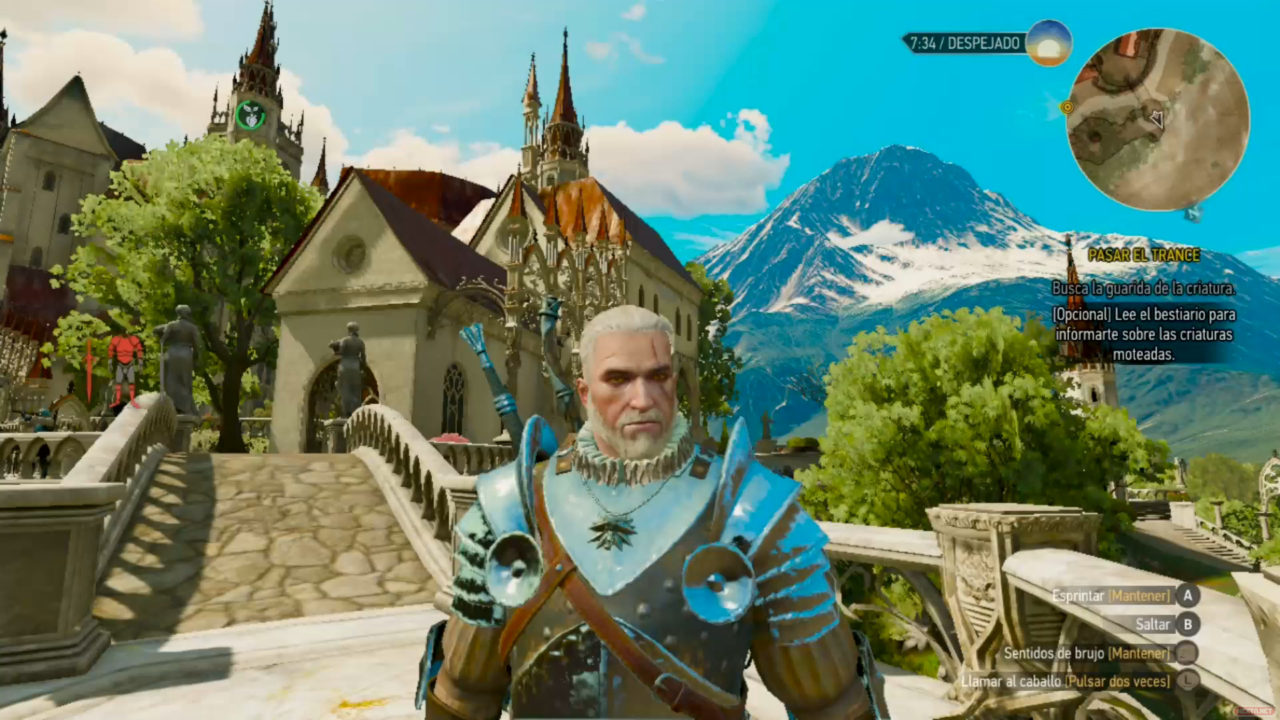
Task: Select the optional Lee el bestiario objective
Action: coord(1143,334)
